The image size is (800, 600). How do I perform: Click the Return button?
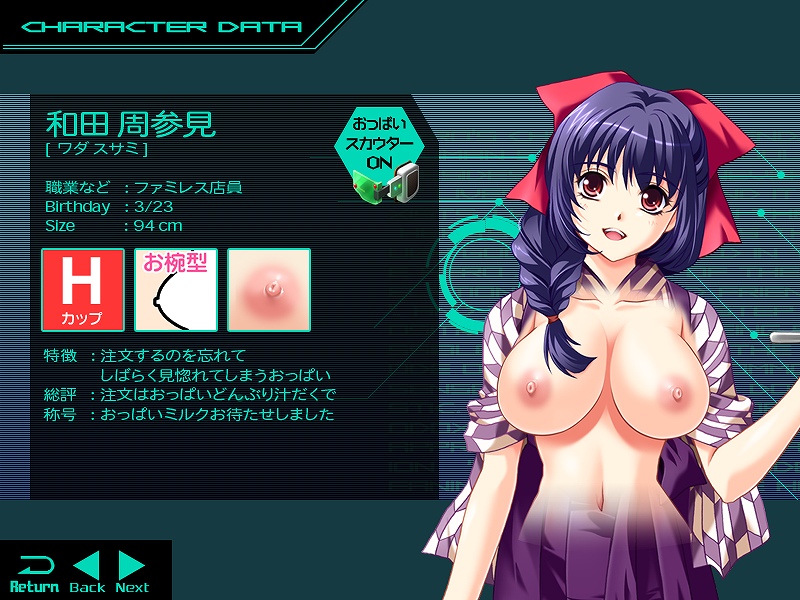click(x=34, y=572)
